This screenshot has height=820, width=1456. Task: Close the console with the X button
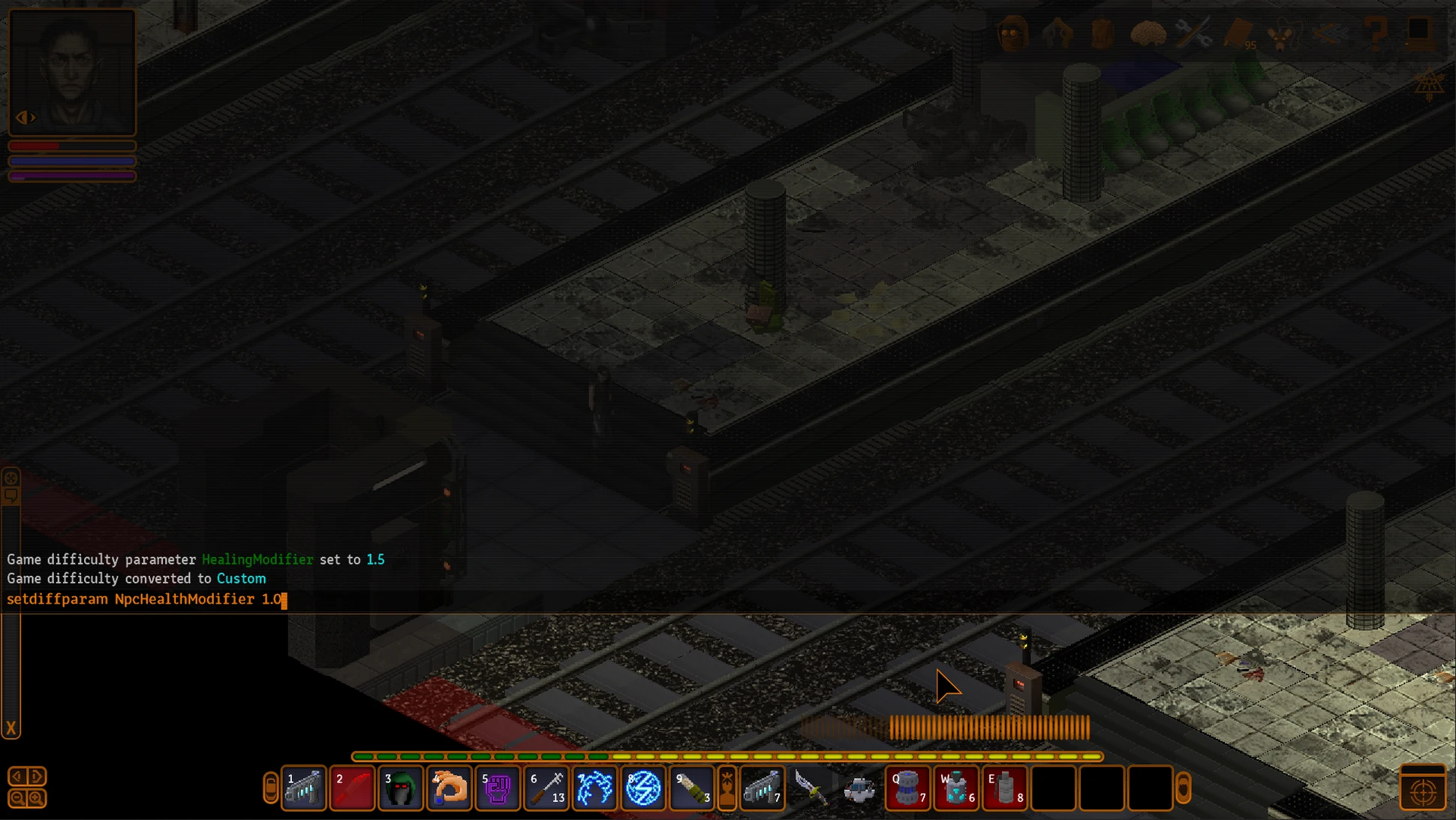11,728
